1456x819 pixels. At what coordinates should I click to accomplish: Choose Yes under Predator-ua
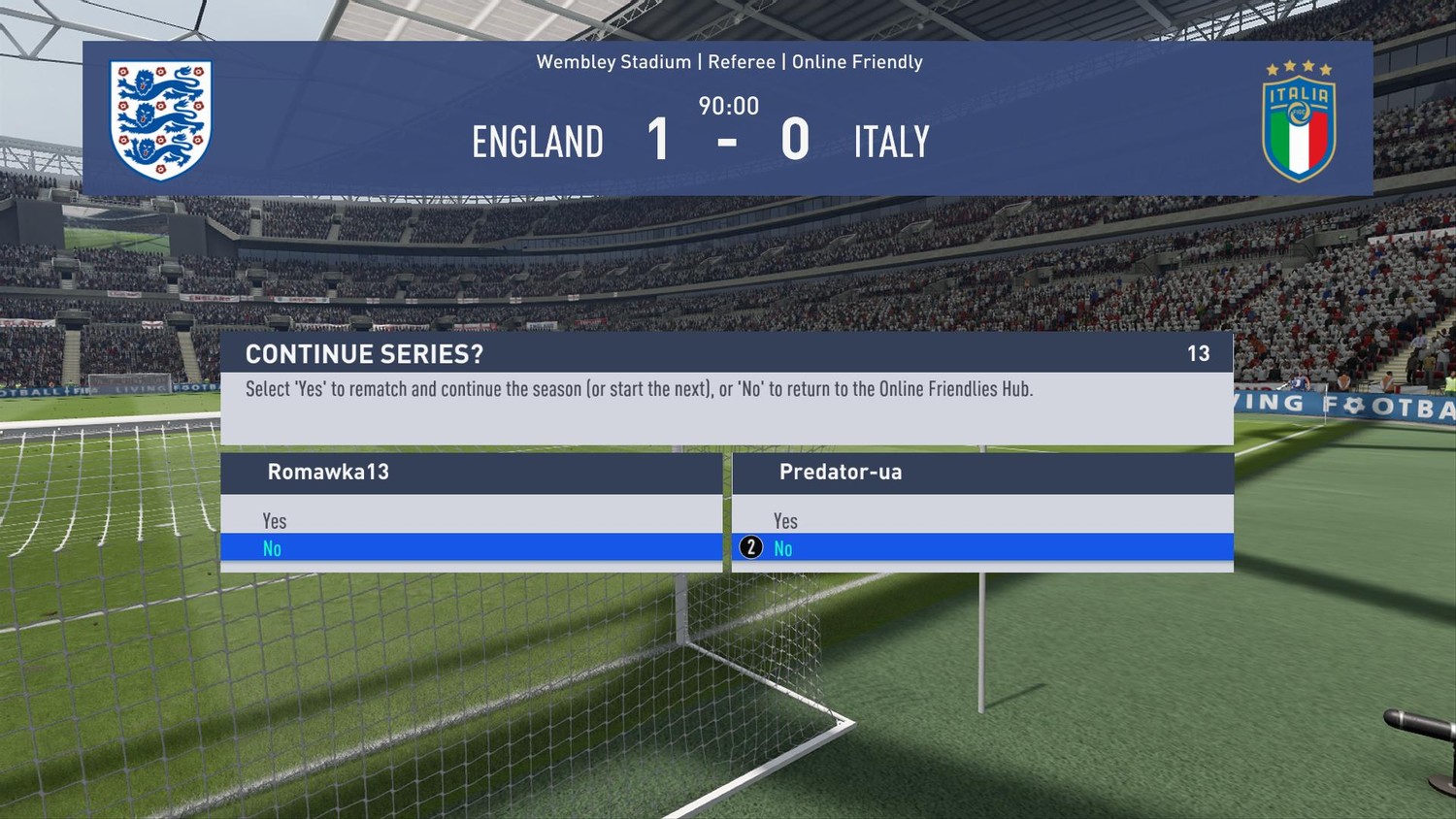tap(785, 521)
